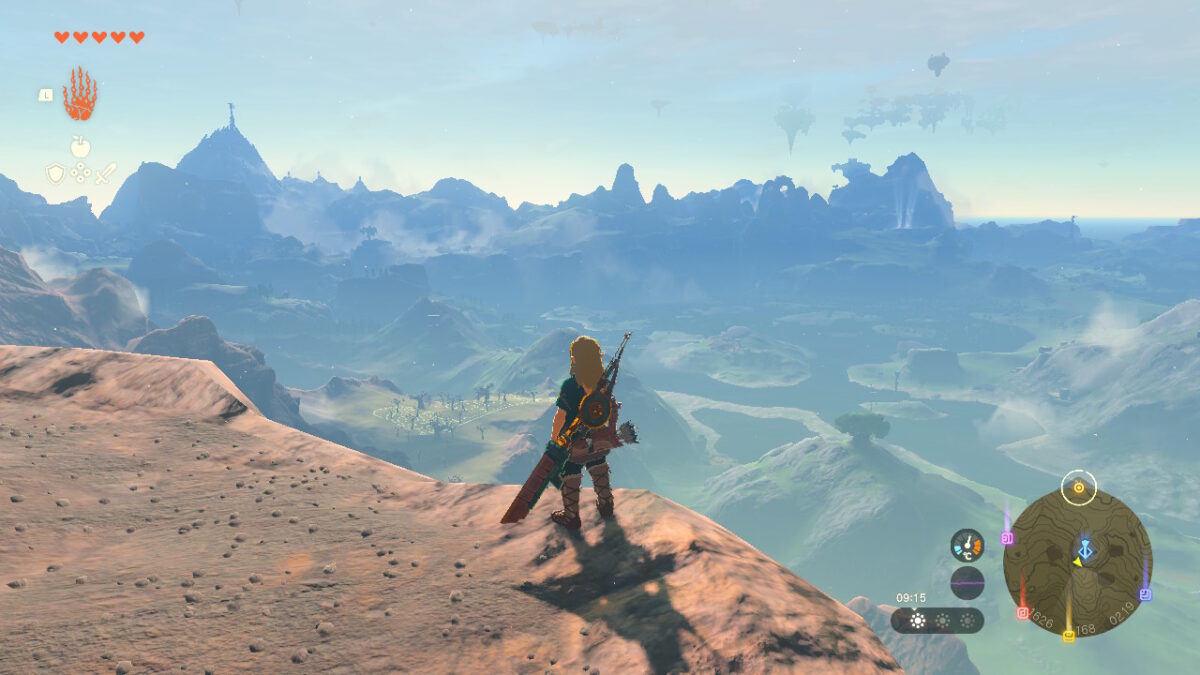Click the blue-purple pin on the minimap
Screen dimensions: 1200x675
pos(1145,593)
